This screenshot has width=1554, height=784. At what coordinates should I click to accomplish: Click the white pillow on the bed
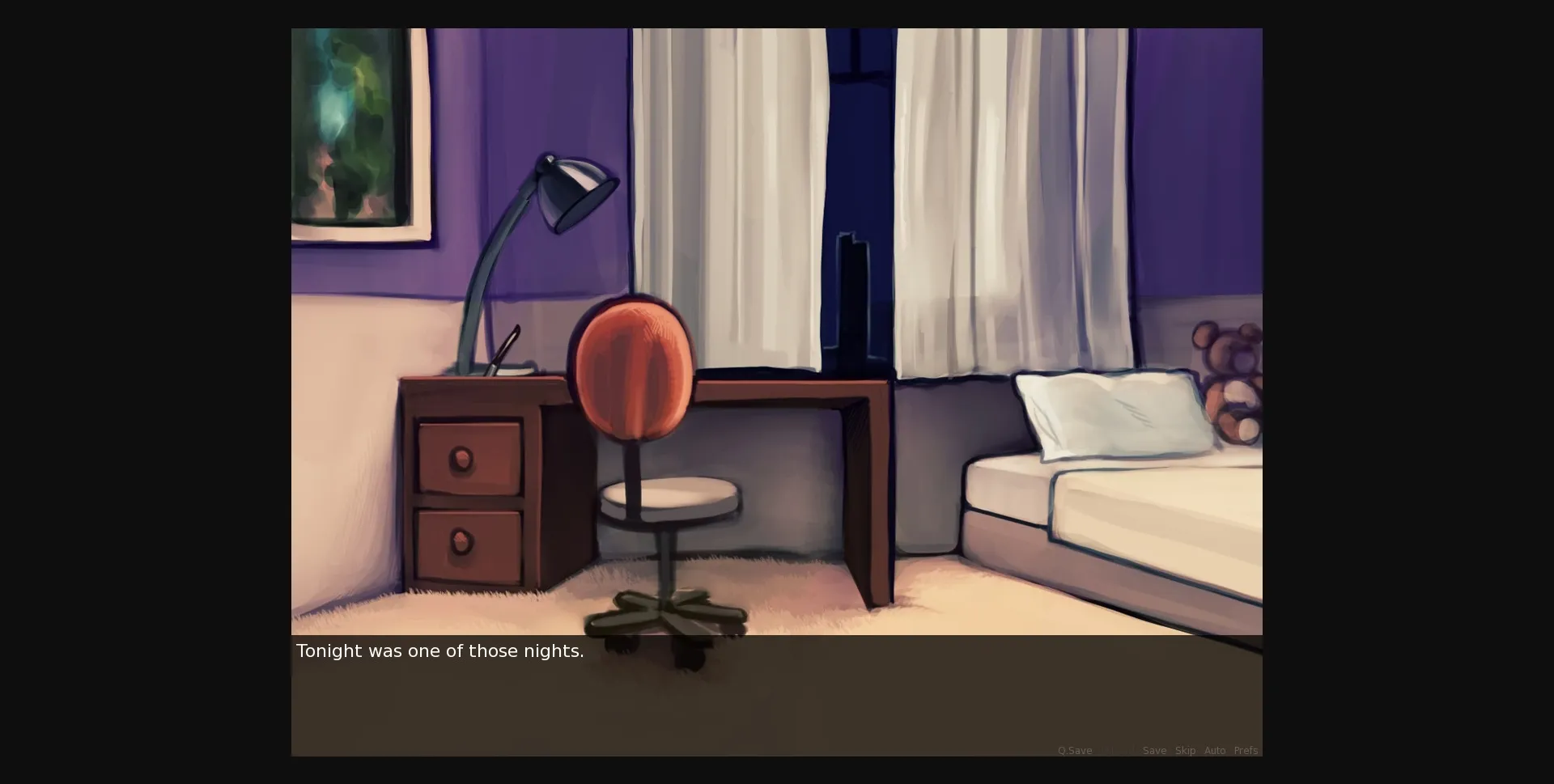point(1109,413)
